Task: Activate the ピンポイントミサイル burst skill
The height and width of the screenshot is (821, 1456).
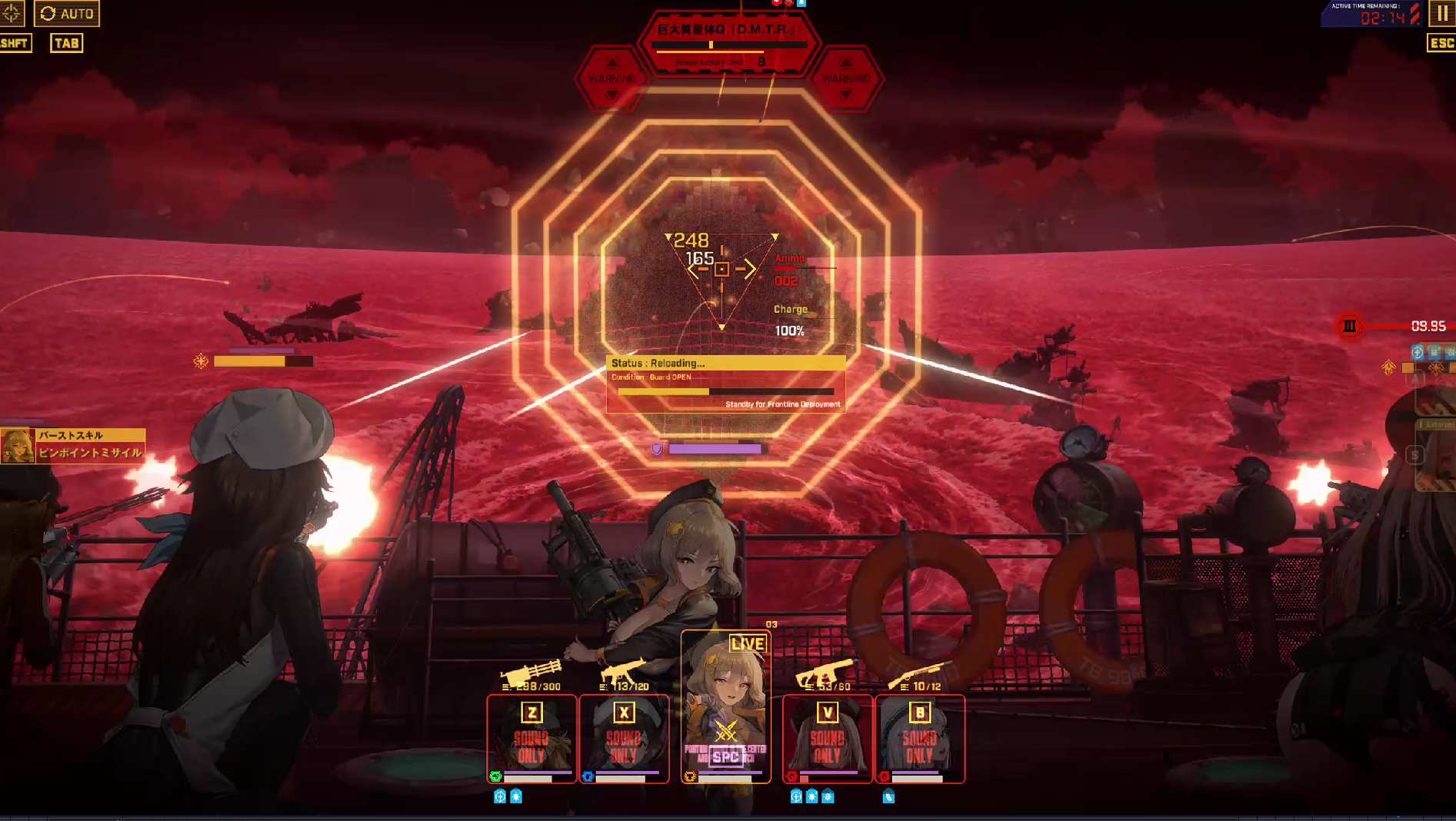Action: (x=74, y=446)
